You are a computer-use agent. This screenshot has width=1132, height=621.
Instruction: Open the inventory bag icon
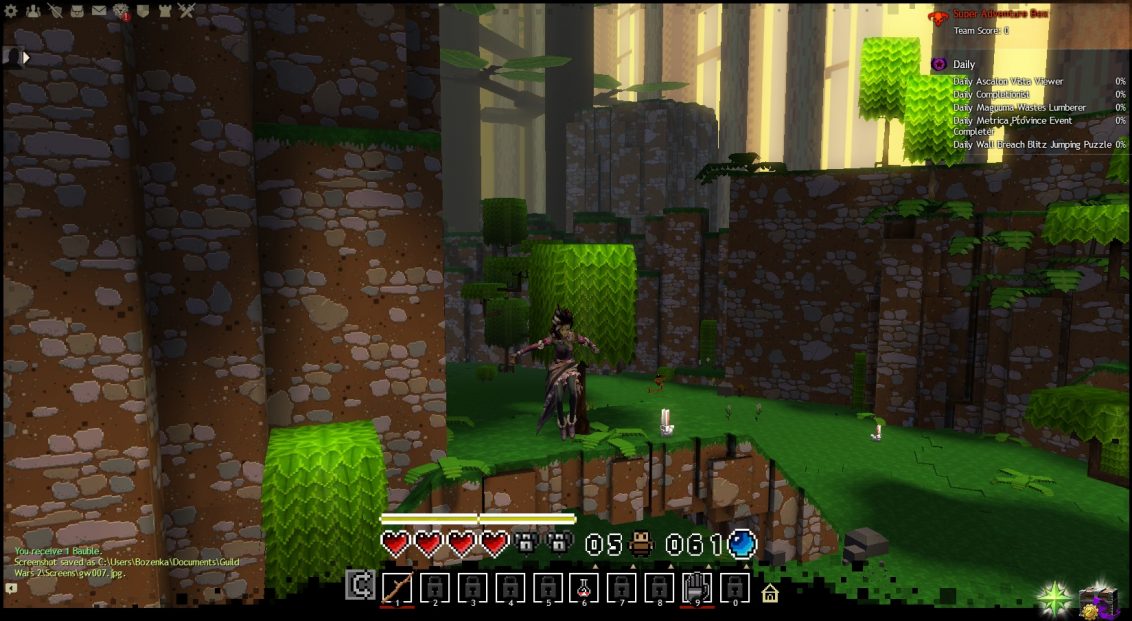[77, 11]
